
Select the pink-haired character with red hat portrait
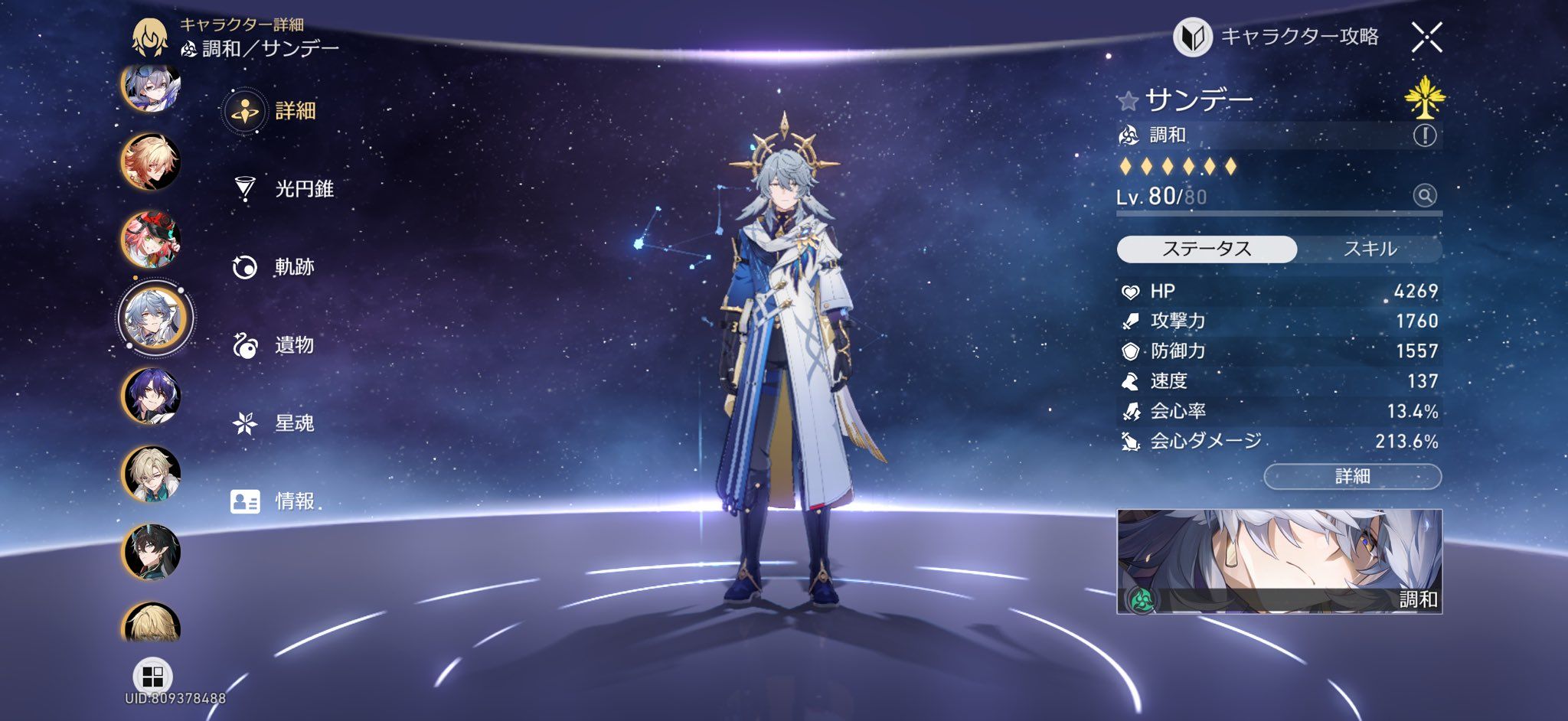pyautogui.click(x=151, y=240)
